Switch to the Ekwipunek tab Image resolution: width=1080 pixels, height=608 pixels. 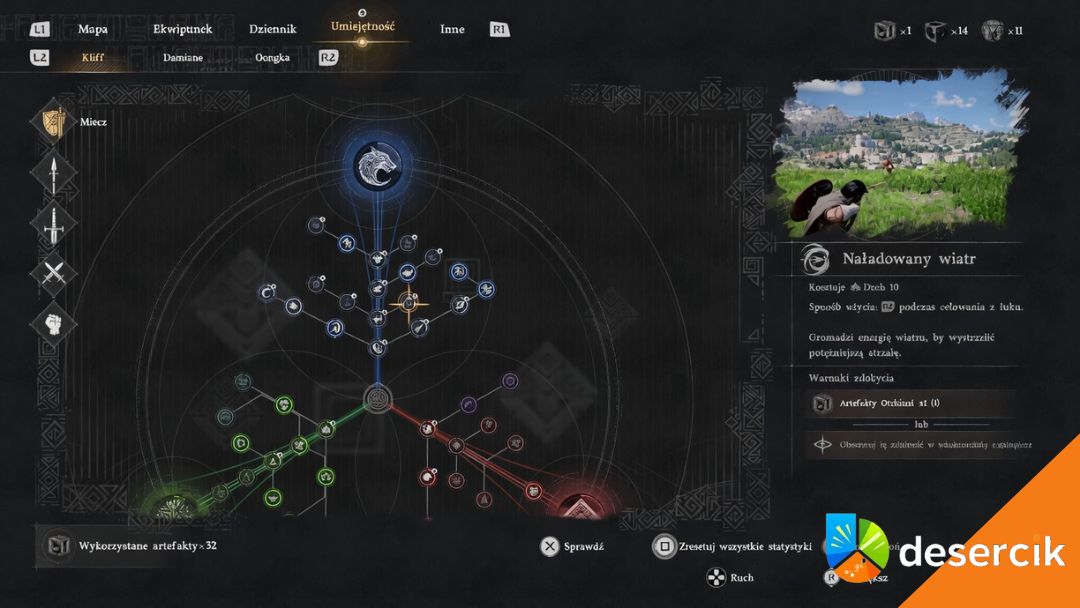click(182, 29)
